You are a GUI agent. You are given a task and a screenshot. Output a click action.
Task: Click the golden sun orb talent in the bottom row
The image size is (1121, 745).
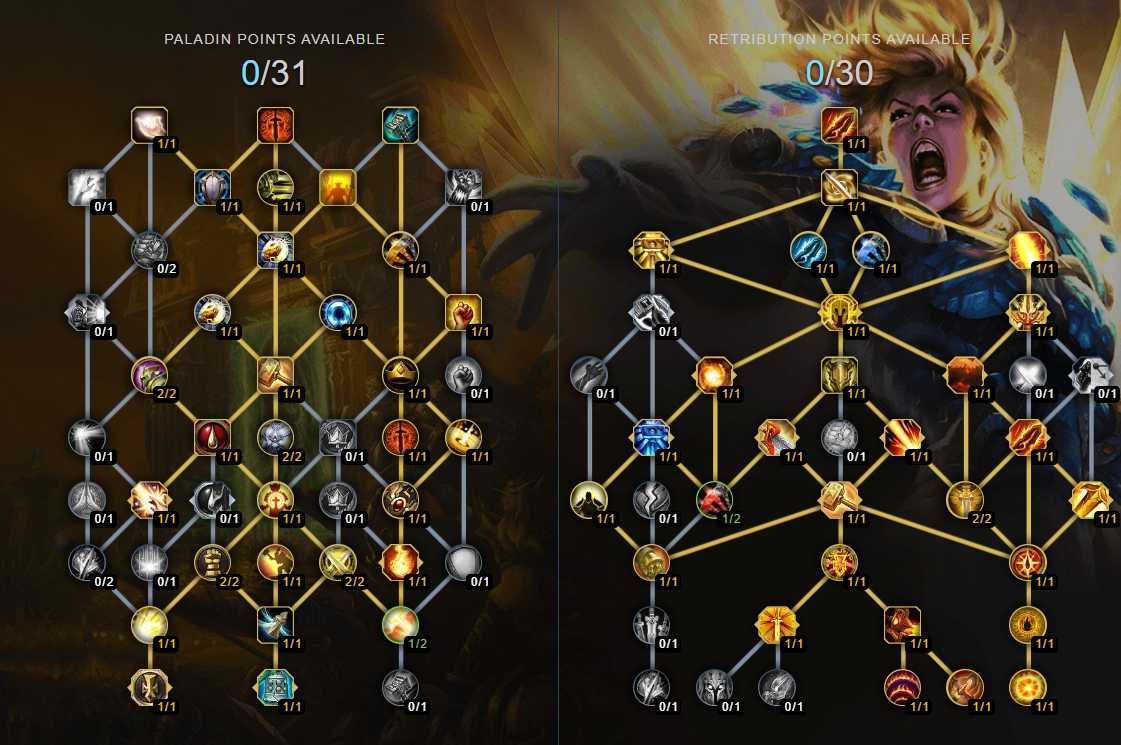(1027, 686)
